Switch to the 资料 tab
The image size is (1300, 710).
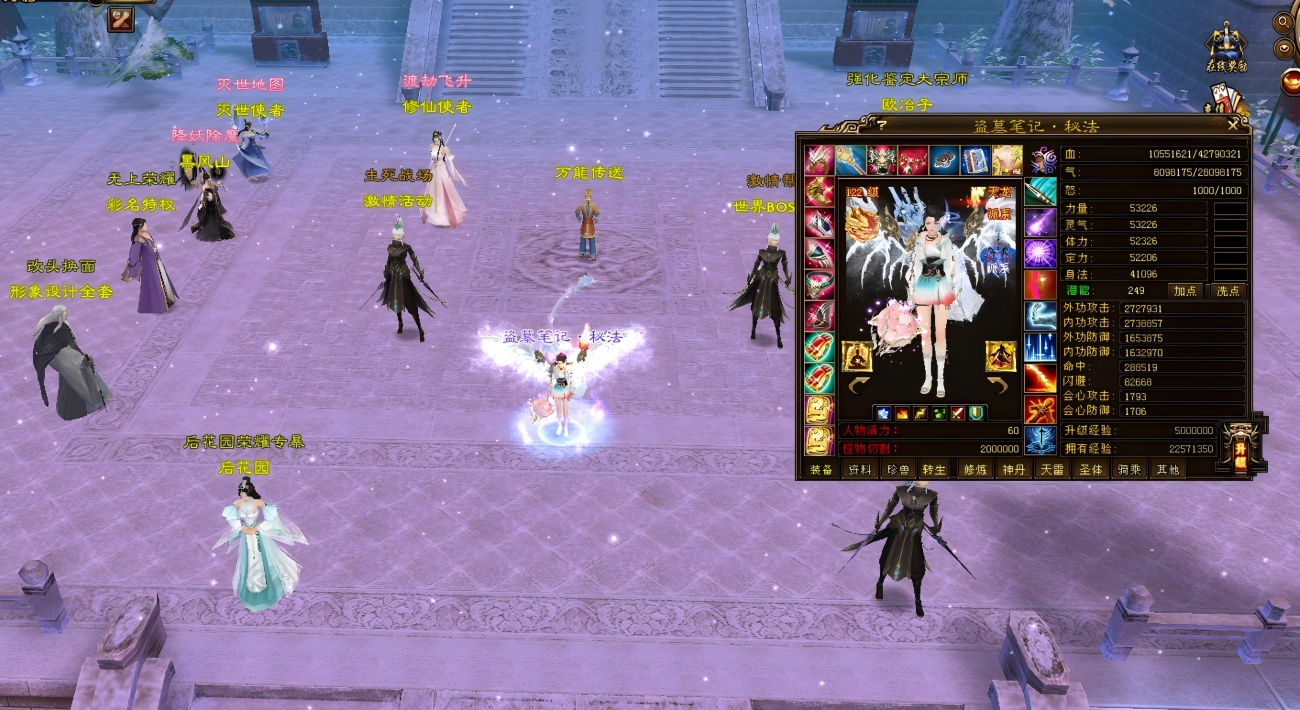859,470
